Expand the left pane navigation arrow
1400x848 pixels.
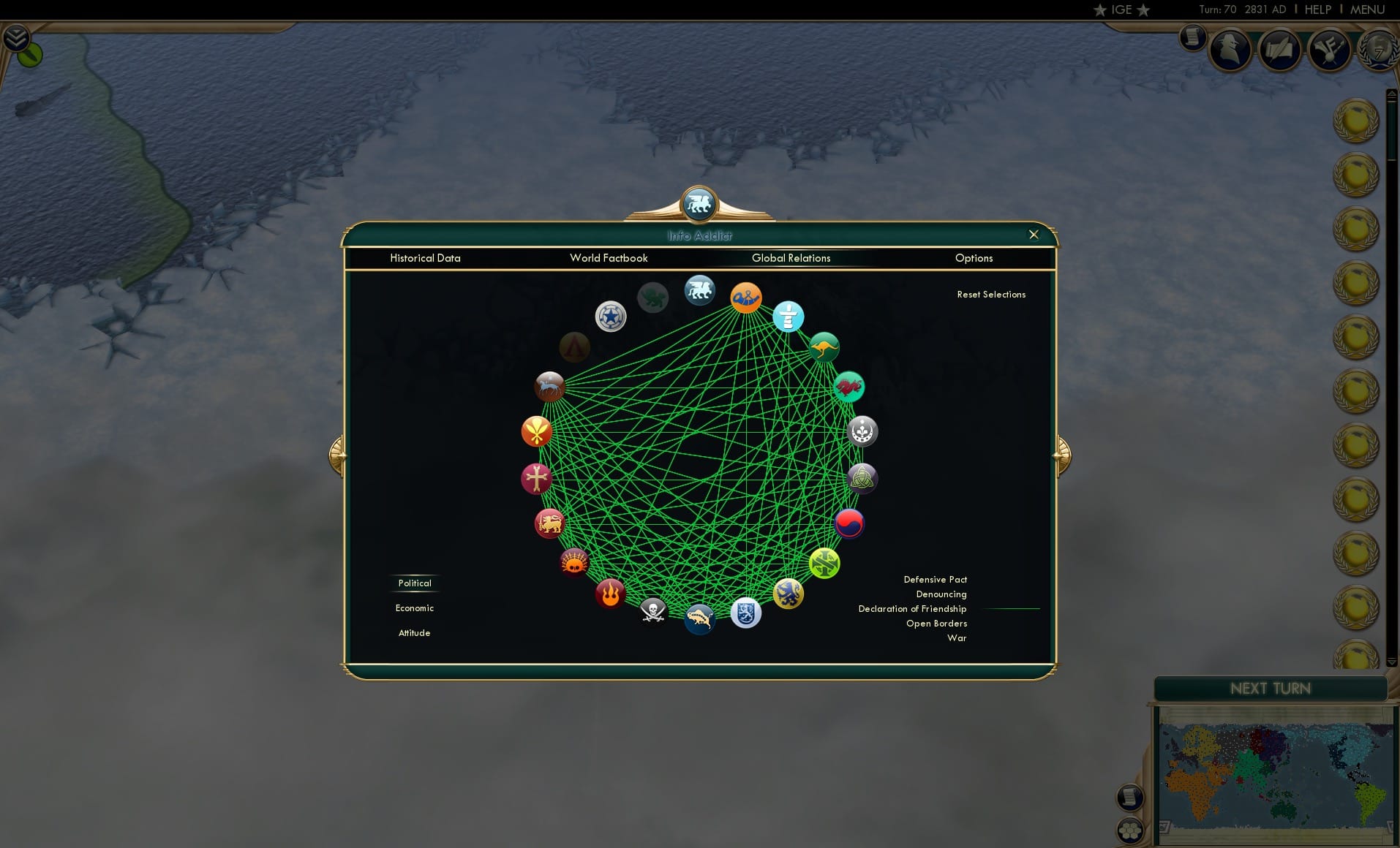click(x=339, y=453)
